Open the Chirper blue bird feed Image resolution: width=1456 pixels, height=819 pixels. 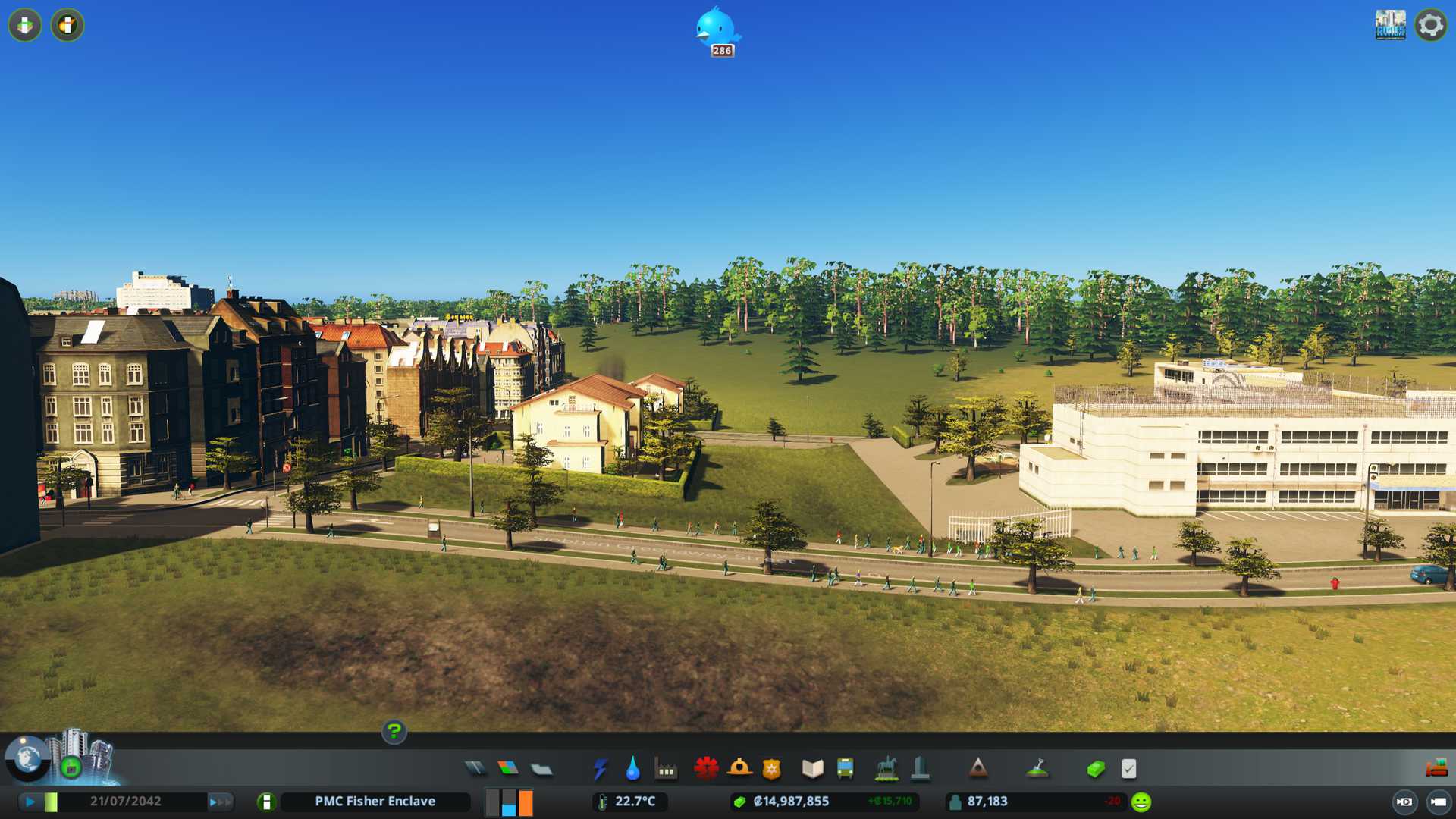click(717, 29)
